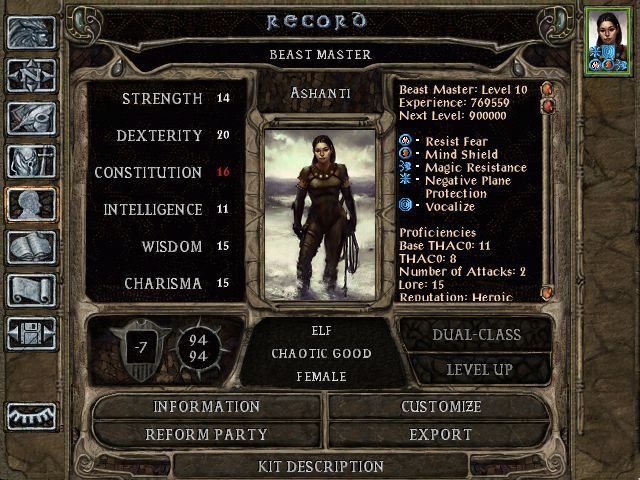Open the Information panel
This screenshot has height=480, width=640.
tap(206, 407)
